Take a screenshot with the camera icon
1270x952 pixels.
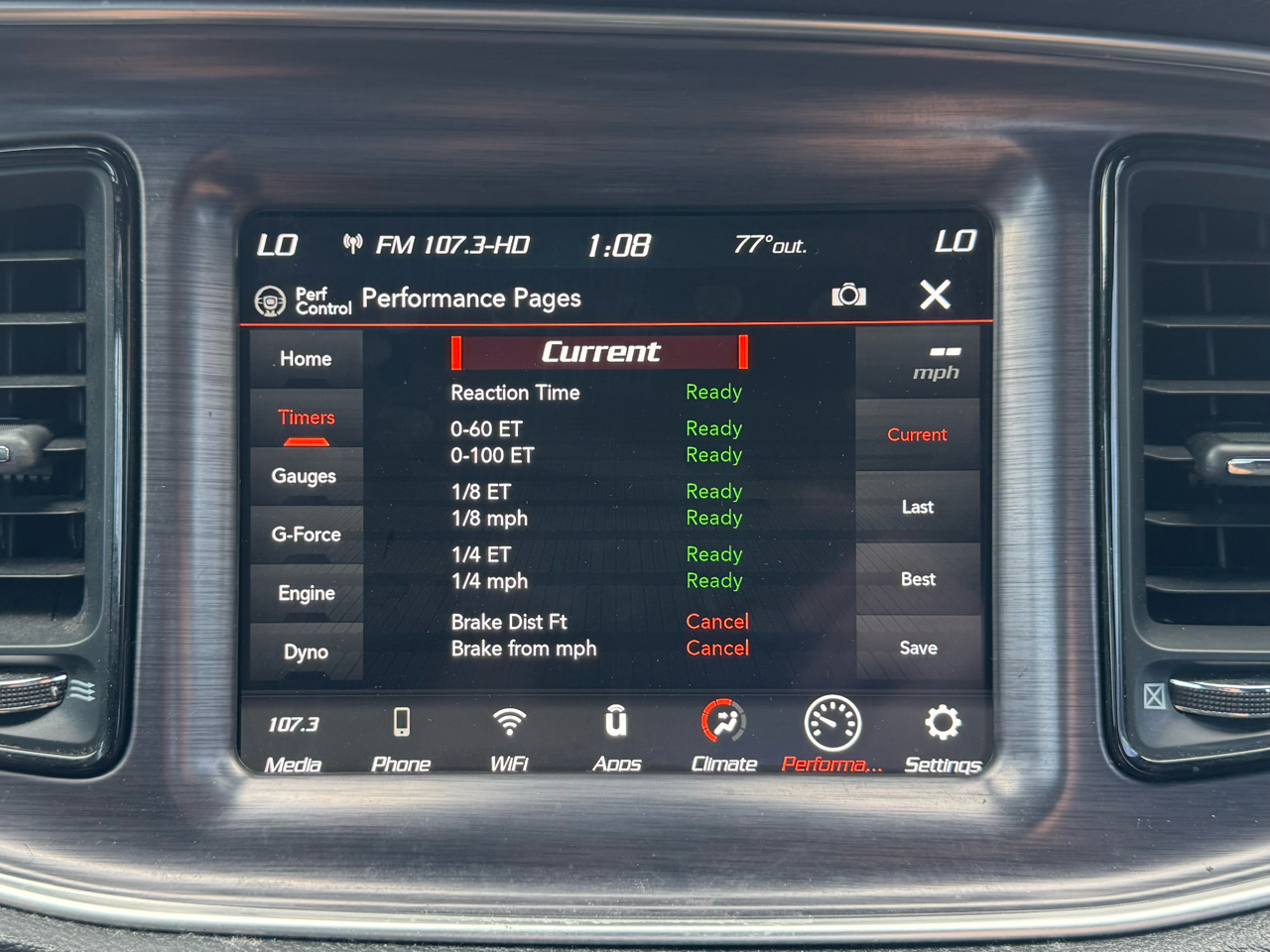click(x=848, y=295)
